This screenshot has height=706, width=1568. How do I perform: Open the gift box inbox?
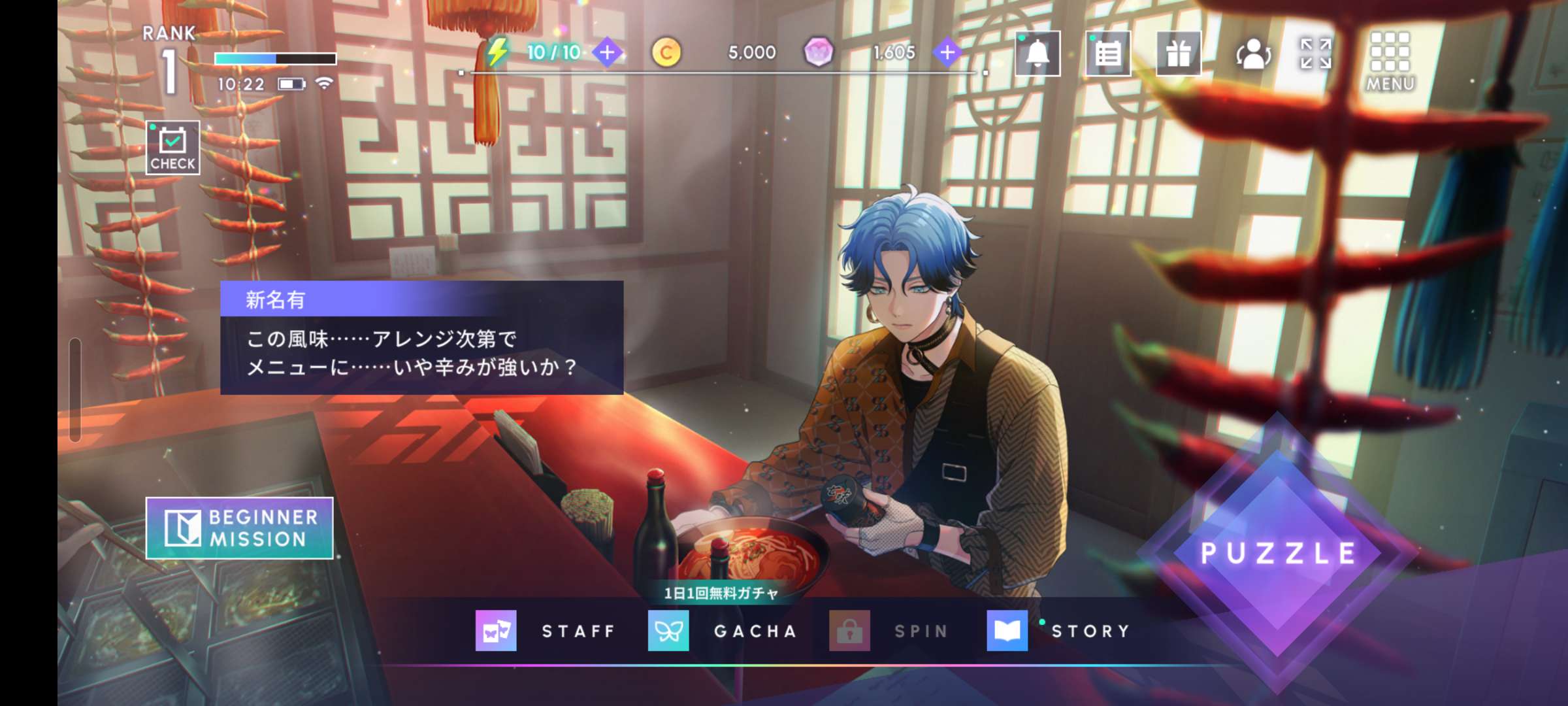[1178, 54]
